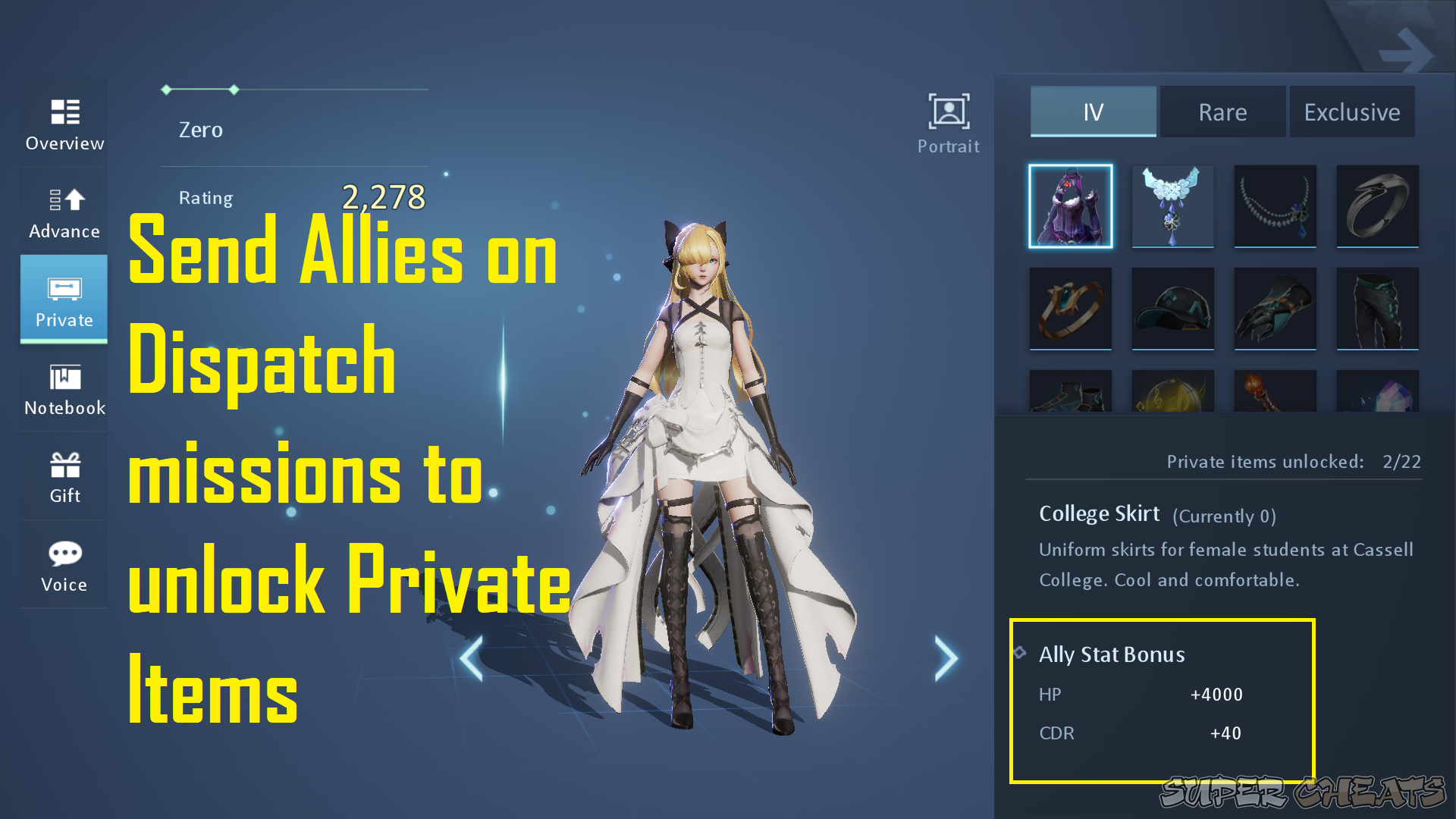Select the blue necklace item
Viewport: 1456px width, 819px height.
(x=1172, y=206)
